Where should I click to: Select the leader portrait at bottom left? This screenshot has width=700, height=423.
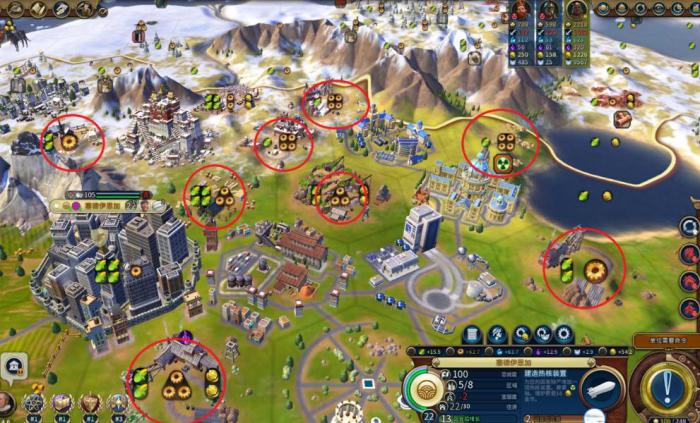pyautogui.click(x=8, y=404)
